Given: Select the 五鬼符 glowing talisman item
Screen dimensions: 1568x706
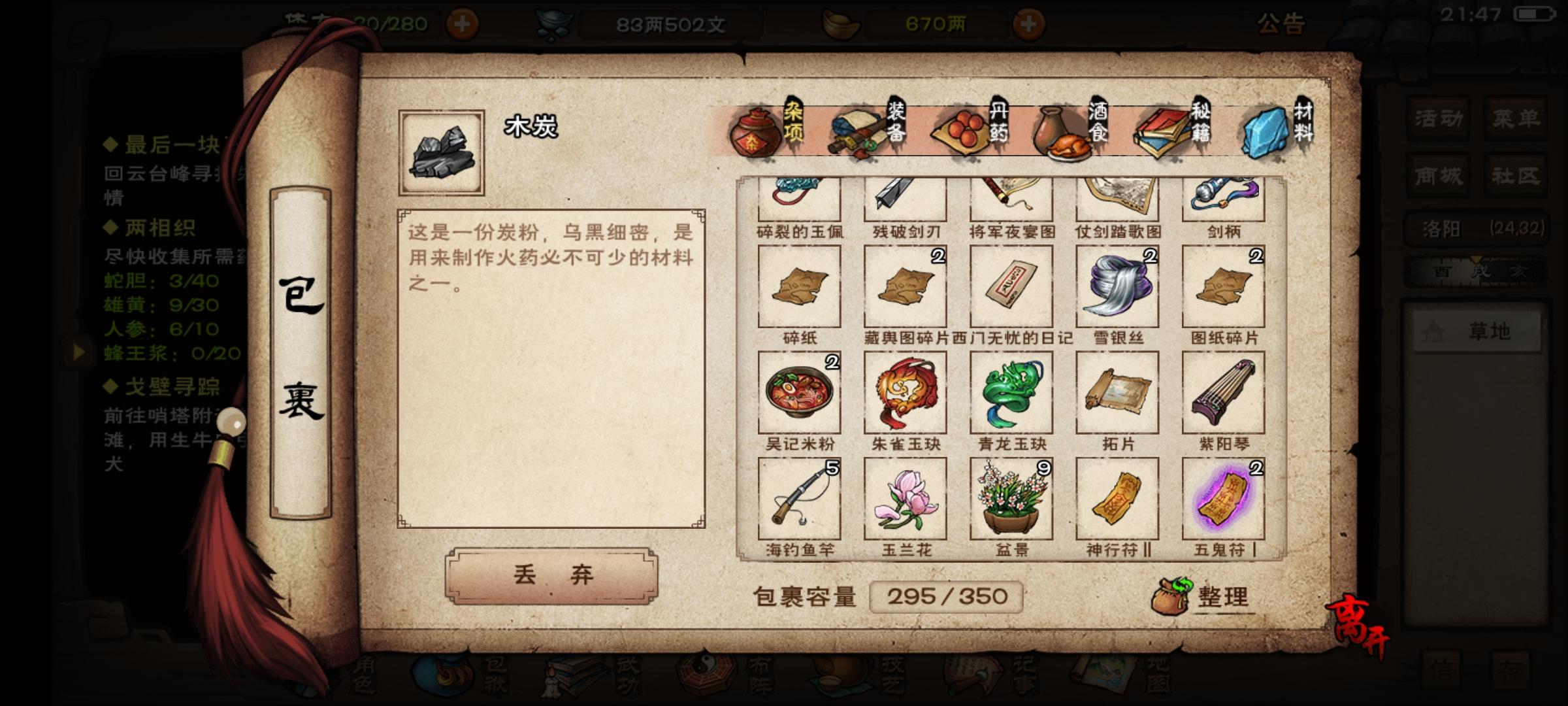Looking at the screenshot, I should (1224, 498).
